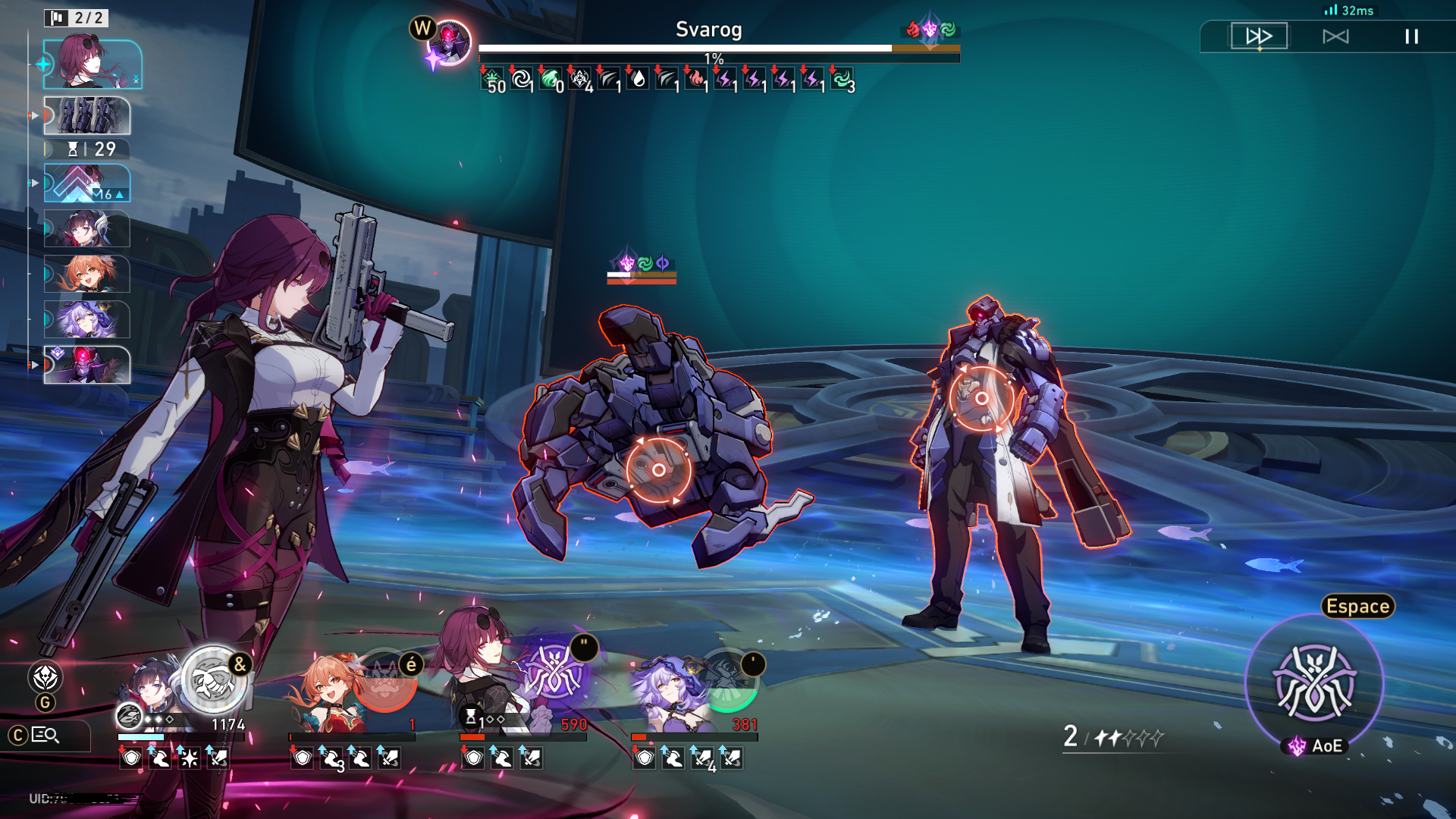Target Svarog with the attack reticle
This screenshot has width=1456, height=819.
tap(981, 398)
